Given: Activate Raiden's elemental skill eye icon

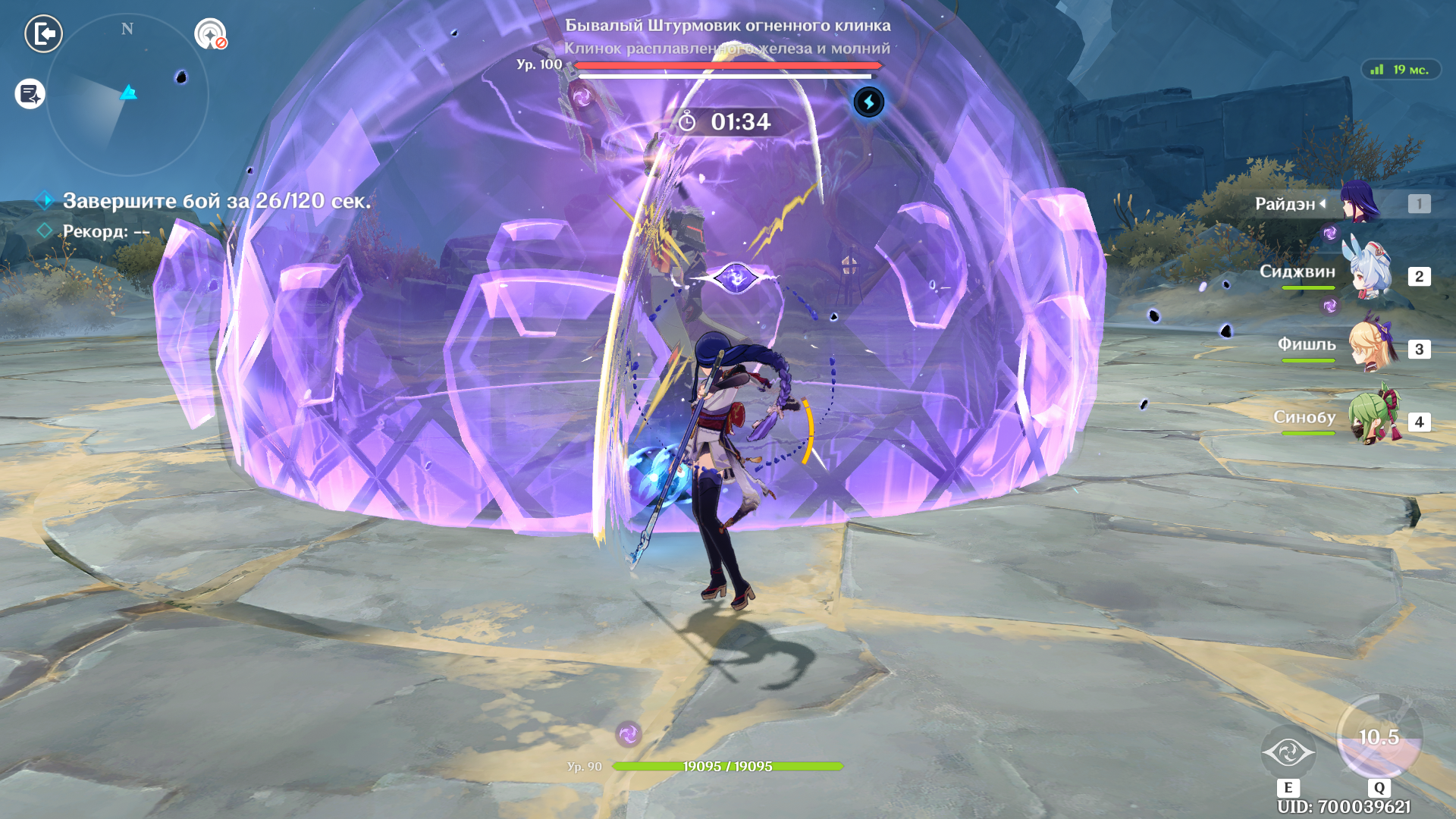Looking at the screenshot, I should pyautogui.click(x=1288, y=753).
